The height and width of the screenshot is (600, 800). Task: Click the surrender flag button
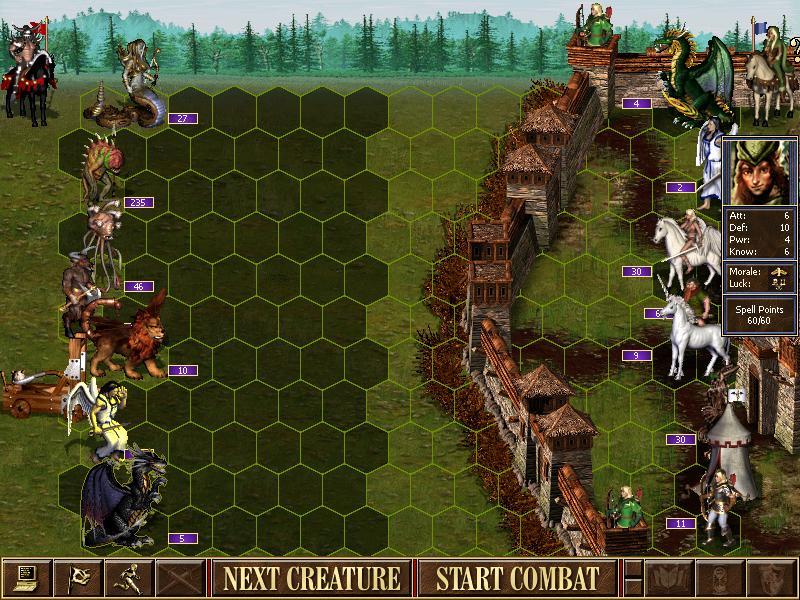pos(78,577)
